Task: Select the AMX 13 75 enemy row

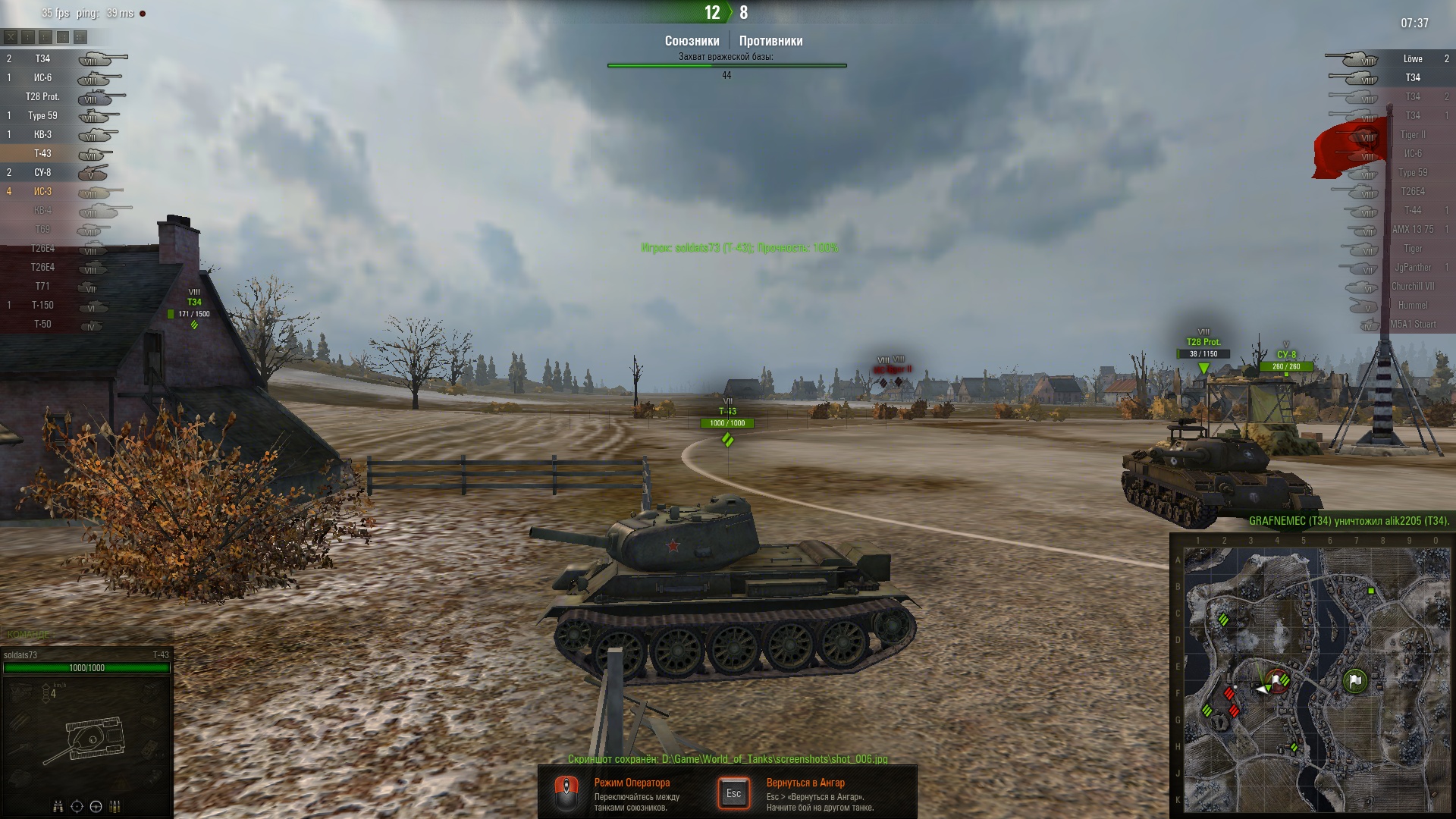Action: coord(1412,230)
